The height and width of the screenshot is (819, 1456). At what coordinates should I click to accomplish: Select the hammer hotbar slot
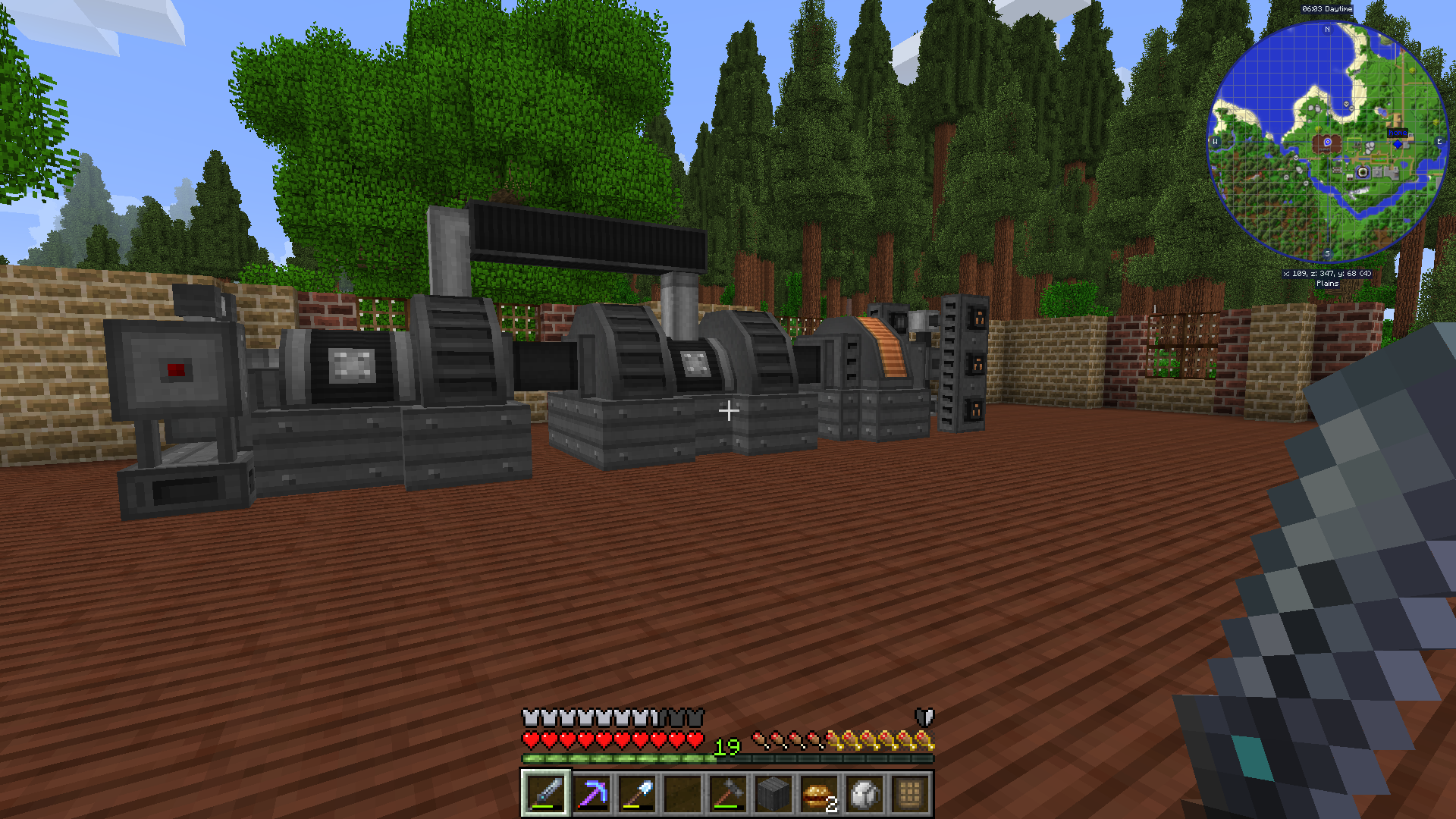click(x=728, y=793)
